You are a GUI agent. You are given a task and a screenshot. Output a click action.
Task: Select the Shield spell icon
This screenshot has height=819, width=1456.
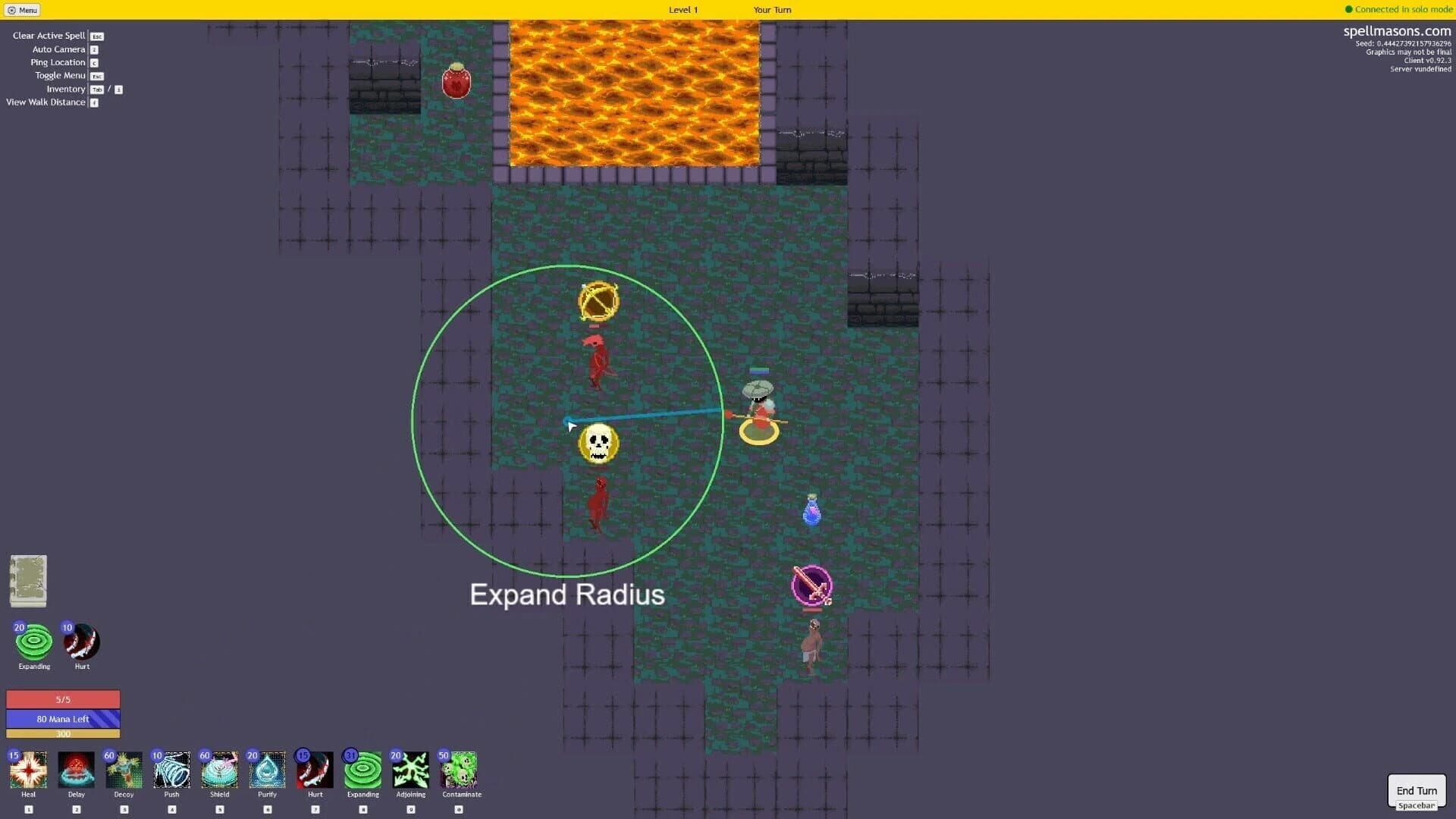coord(219,770)
